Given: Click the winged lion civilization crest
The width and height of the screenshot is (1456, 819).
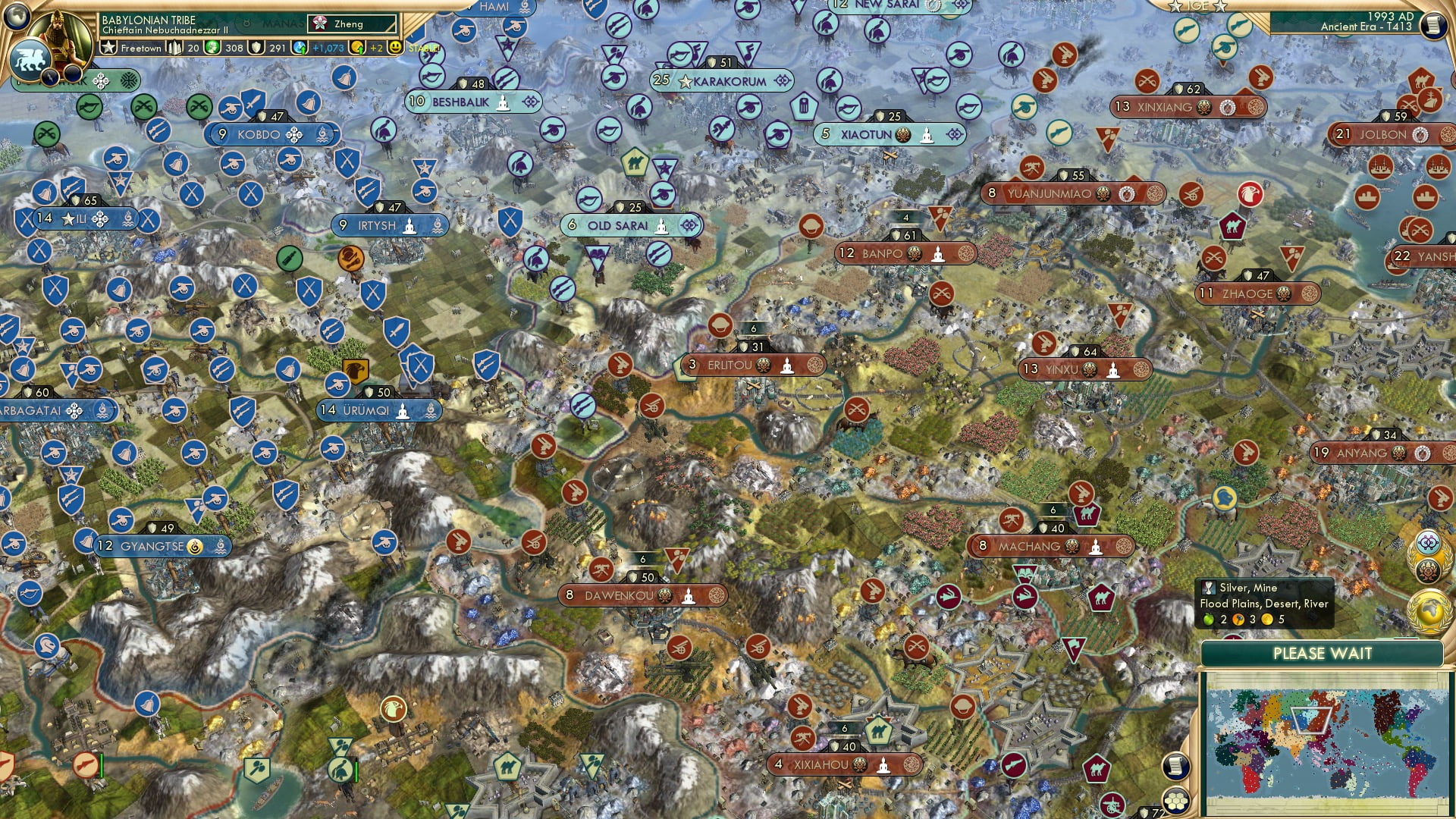Looking at the screenshot, I should click(32, 59).
